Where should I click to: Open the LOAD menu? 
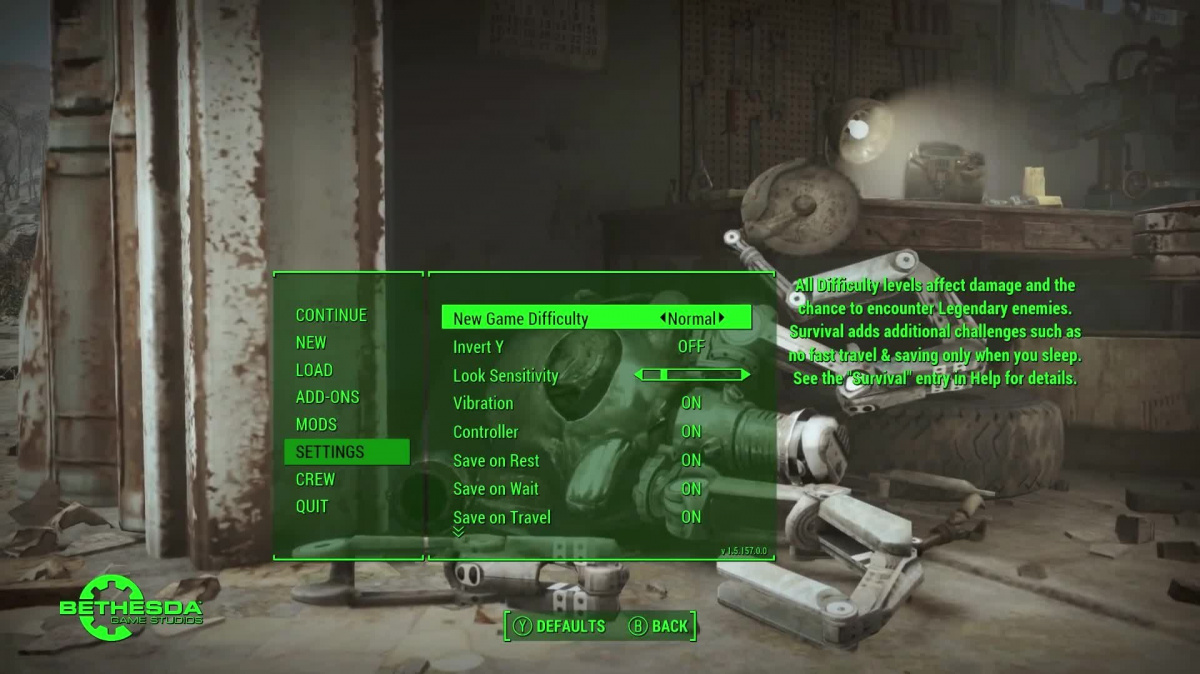[314, 370]
